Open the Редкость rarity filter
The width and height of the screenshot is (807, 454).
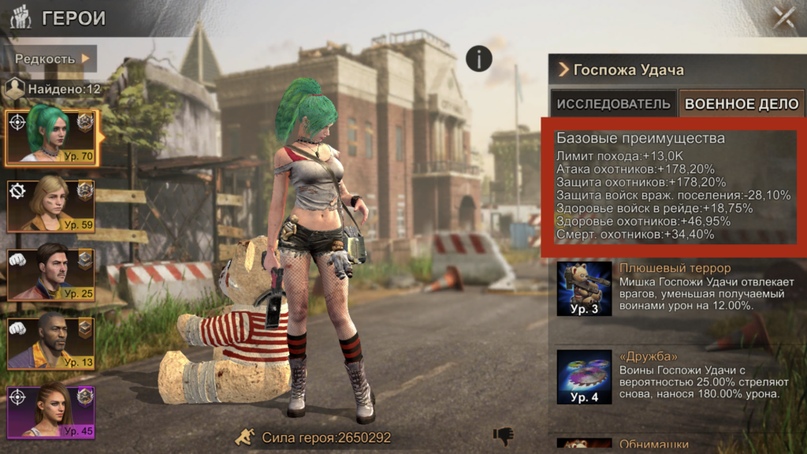point(52,59)
